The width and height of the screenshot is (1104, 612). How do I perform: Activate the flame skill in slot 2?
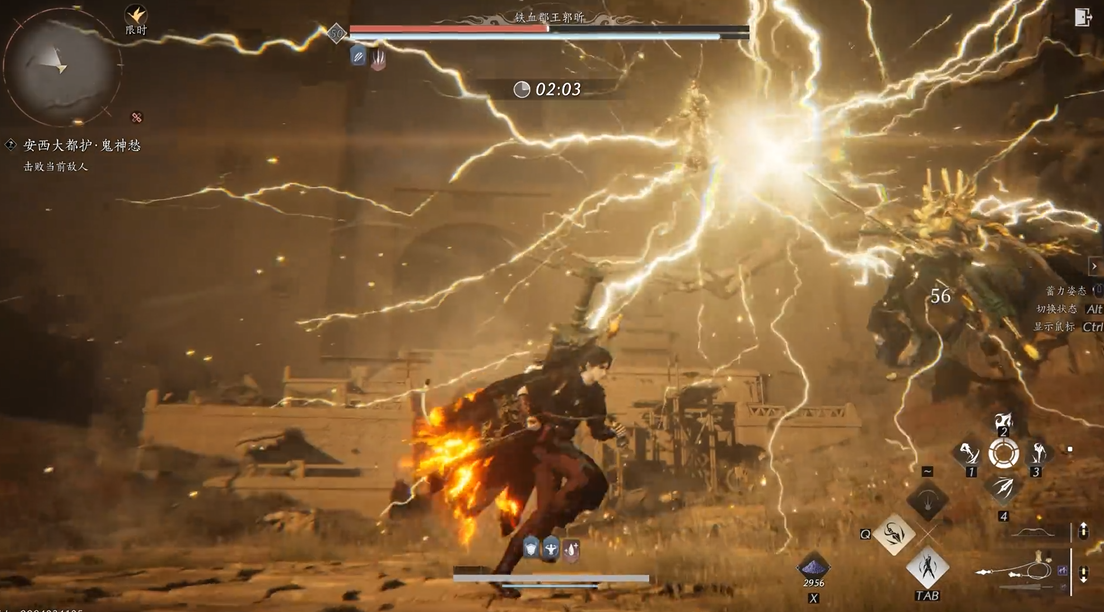click(1003, 423)
